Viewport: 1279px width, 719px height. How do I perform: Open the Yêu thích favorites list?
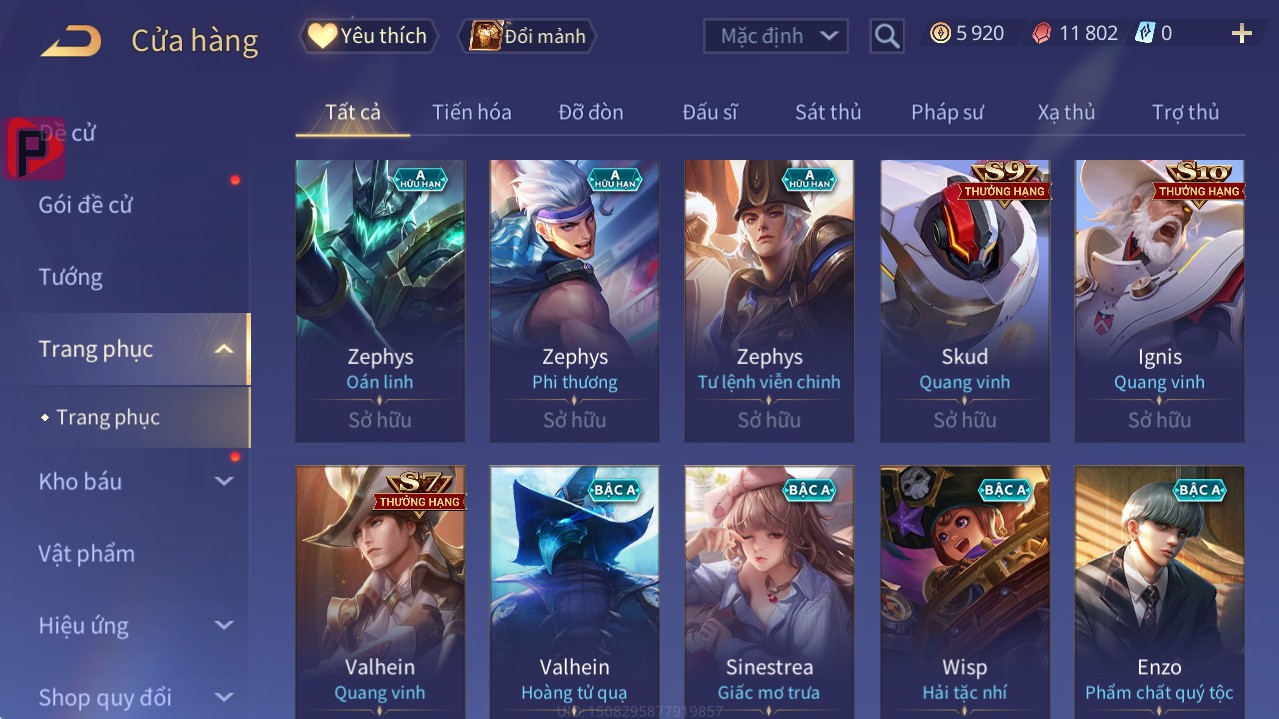368,36
